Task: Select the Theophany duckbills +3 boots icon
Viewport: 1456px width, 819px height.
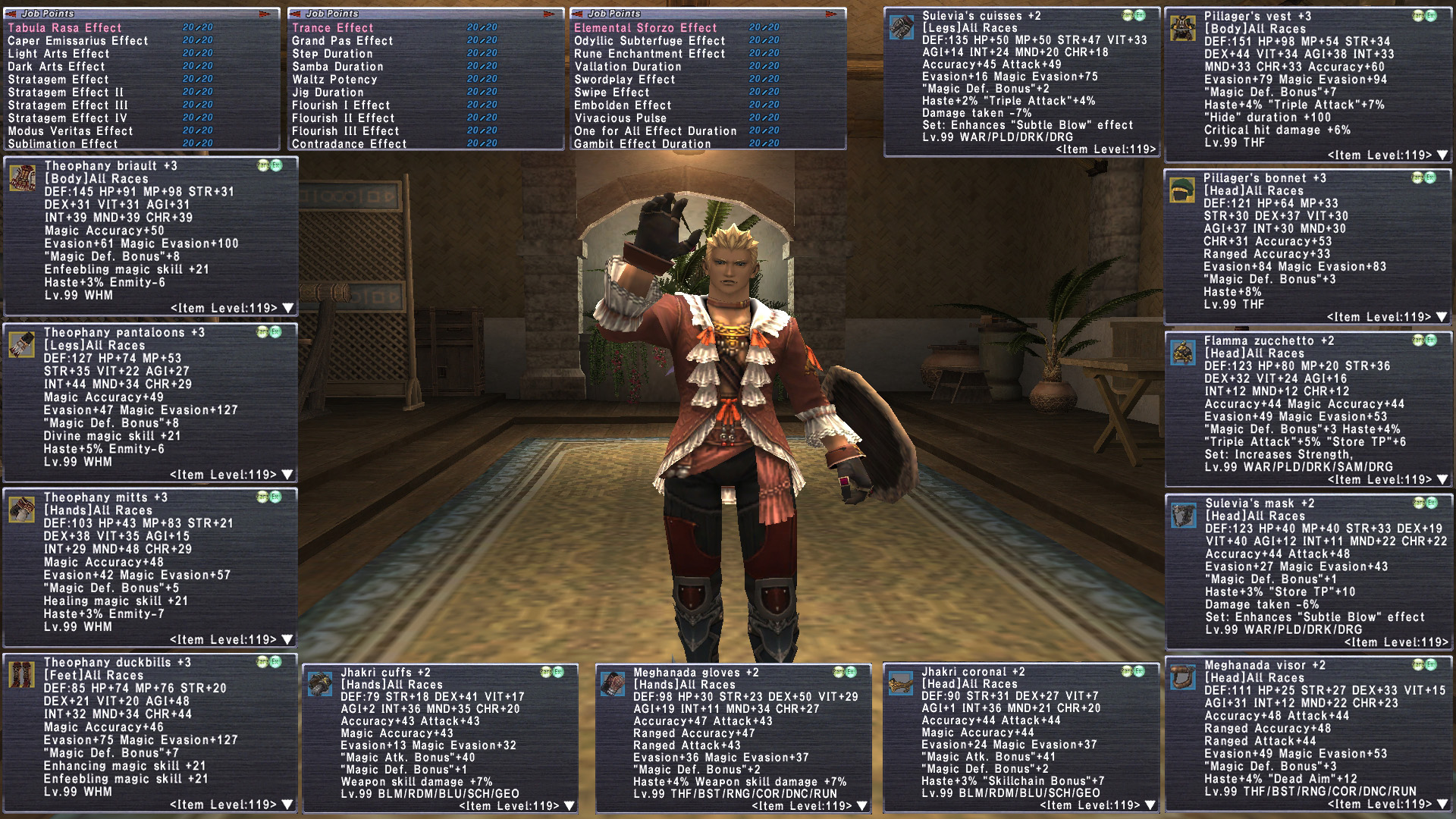Action: coord(22,674)
